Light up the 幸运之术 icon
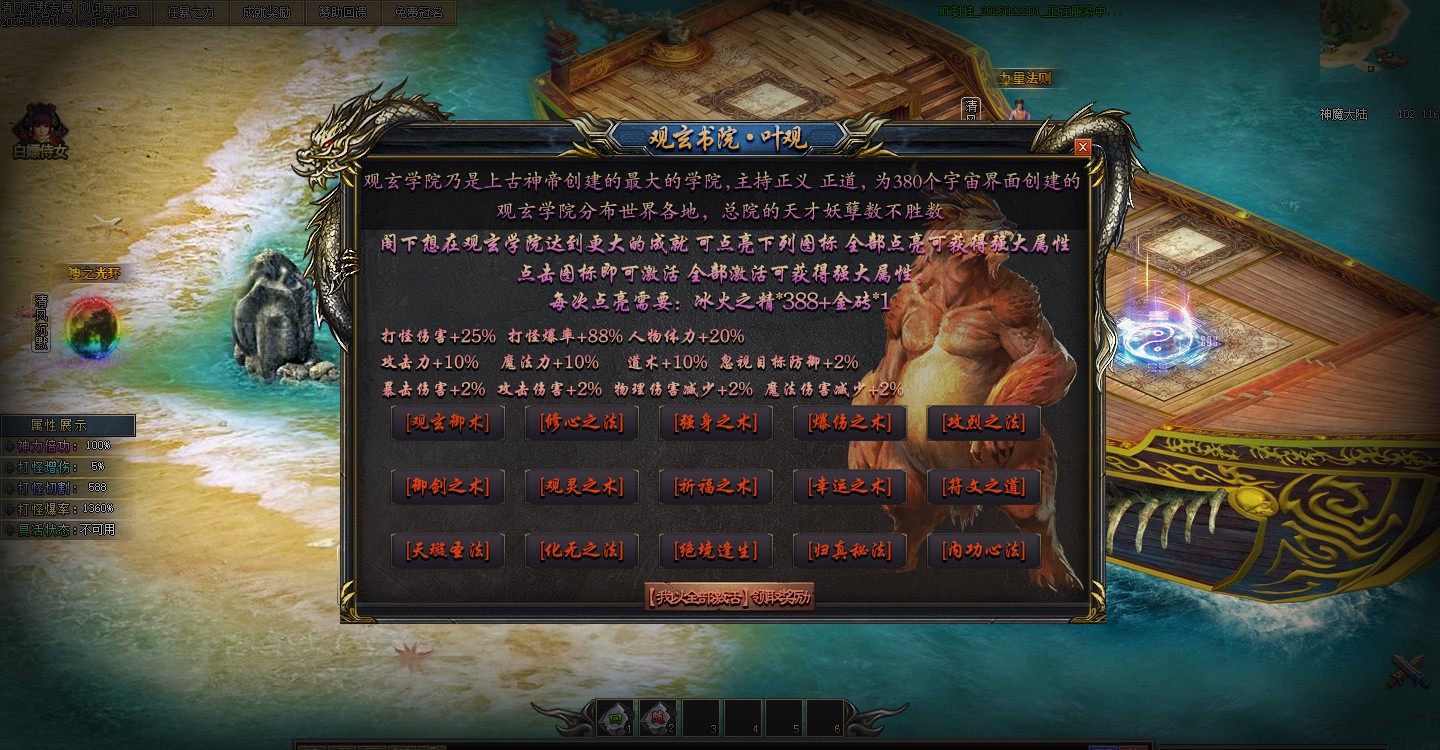1440x750 pixels. 849,487
